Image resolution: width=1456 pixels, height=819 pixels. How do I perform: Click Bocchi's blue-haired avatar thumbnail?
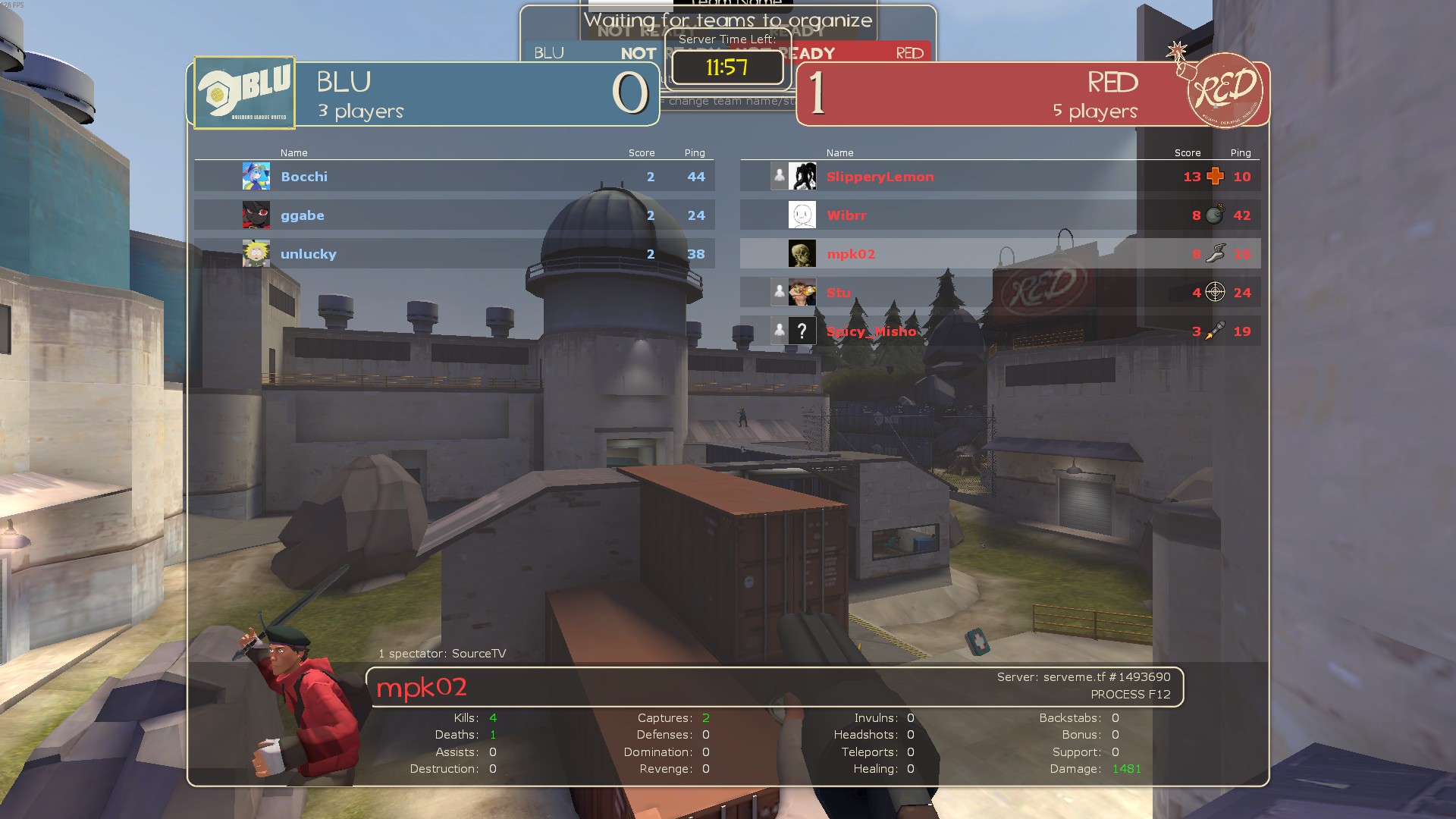[x=256, y=177]
